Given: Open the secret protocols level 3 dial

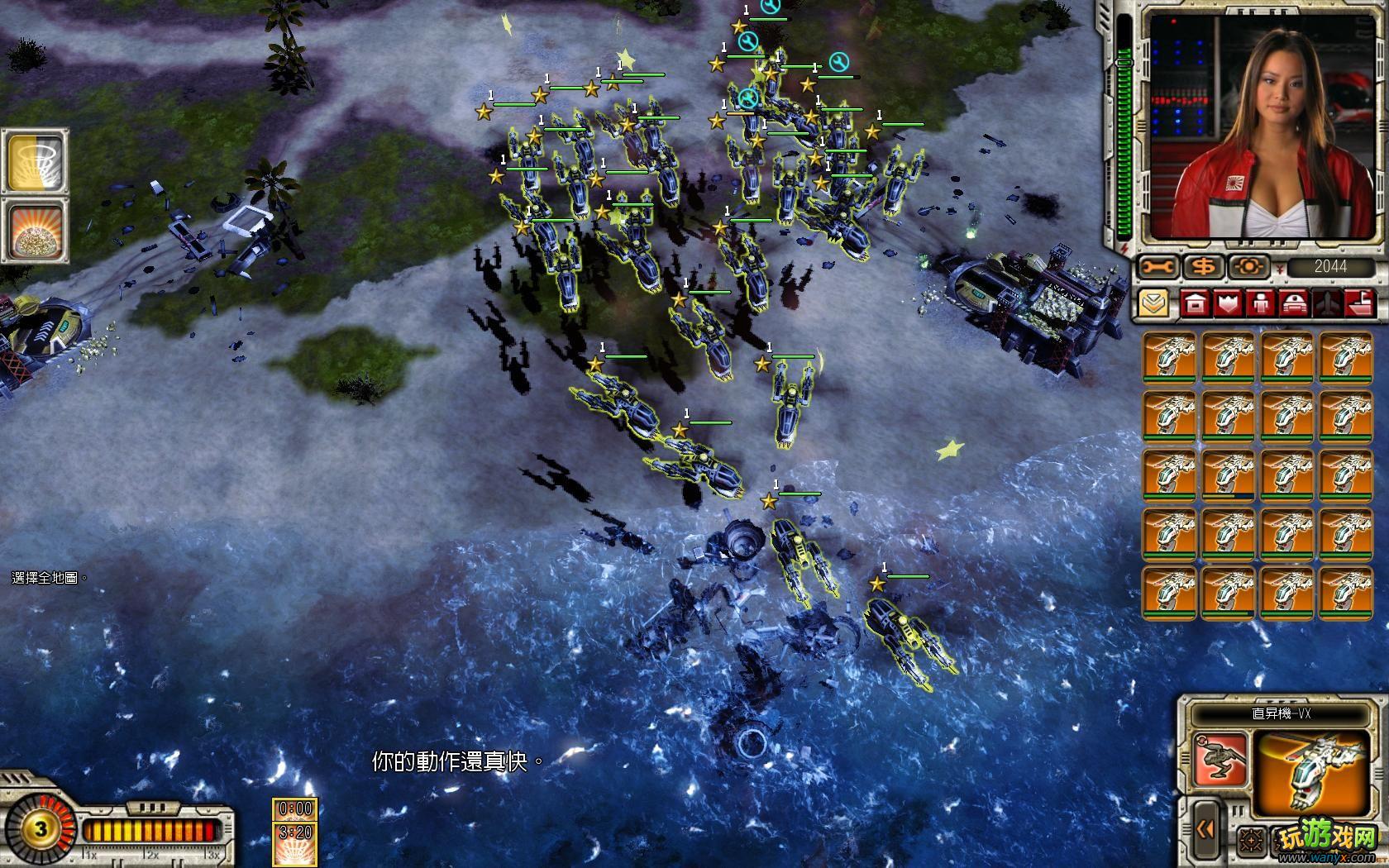Looking at the screenshot, I should click(x=40, y=828).
